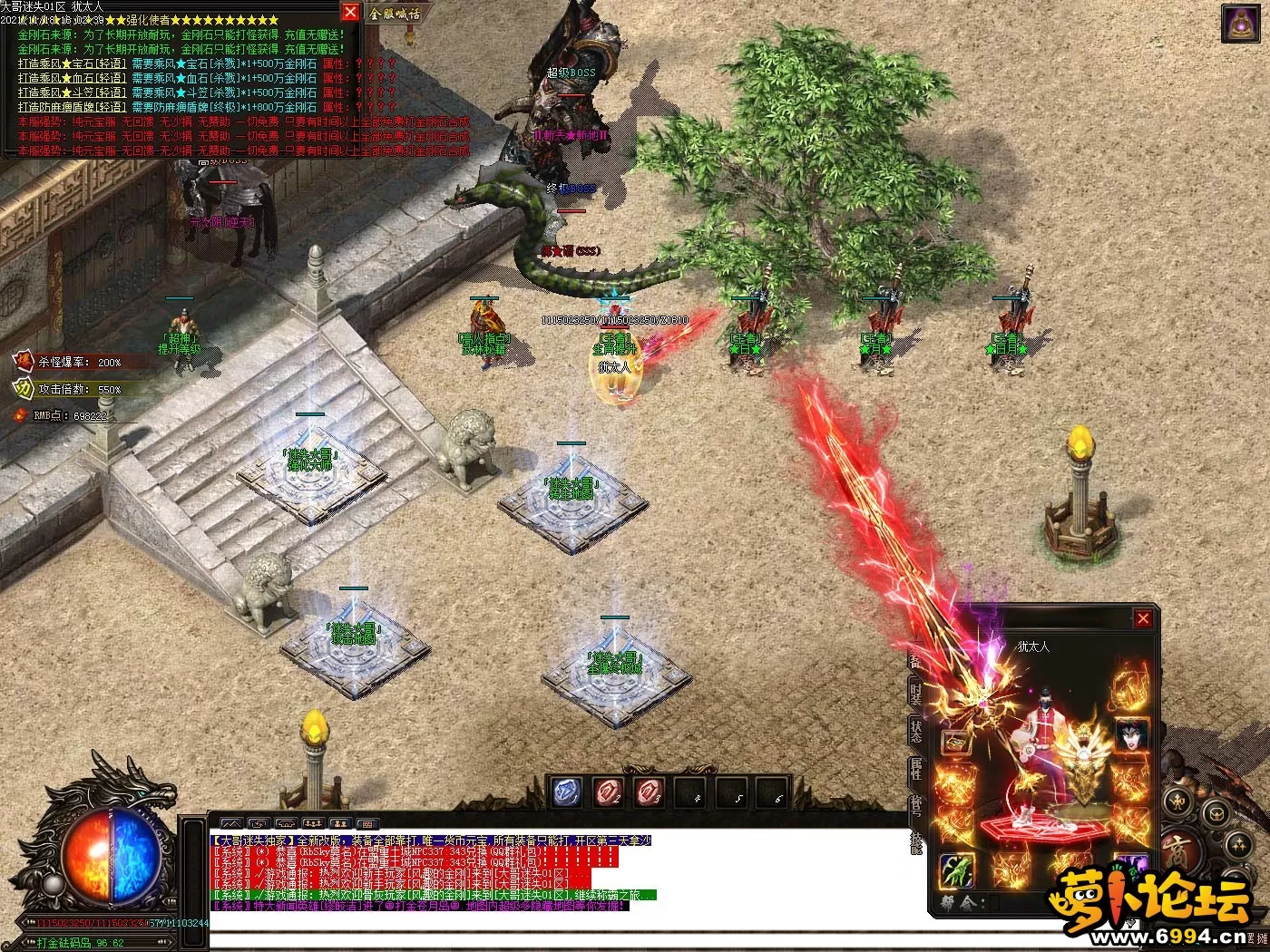This screenshot has height=952, width=1270.
Task: Open the 属性 attributes tab
Action: [916, 769]
